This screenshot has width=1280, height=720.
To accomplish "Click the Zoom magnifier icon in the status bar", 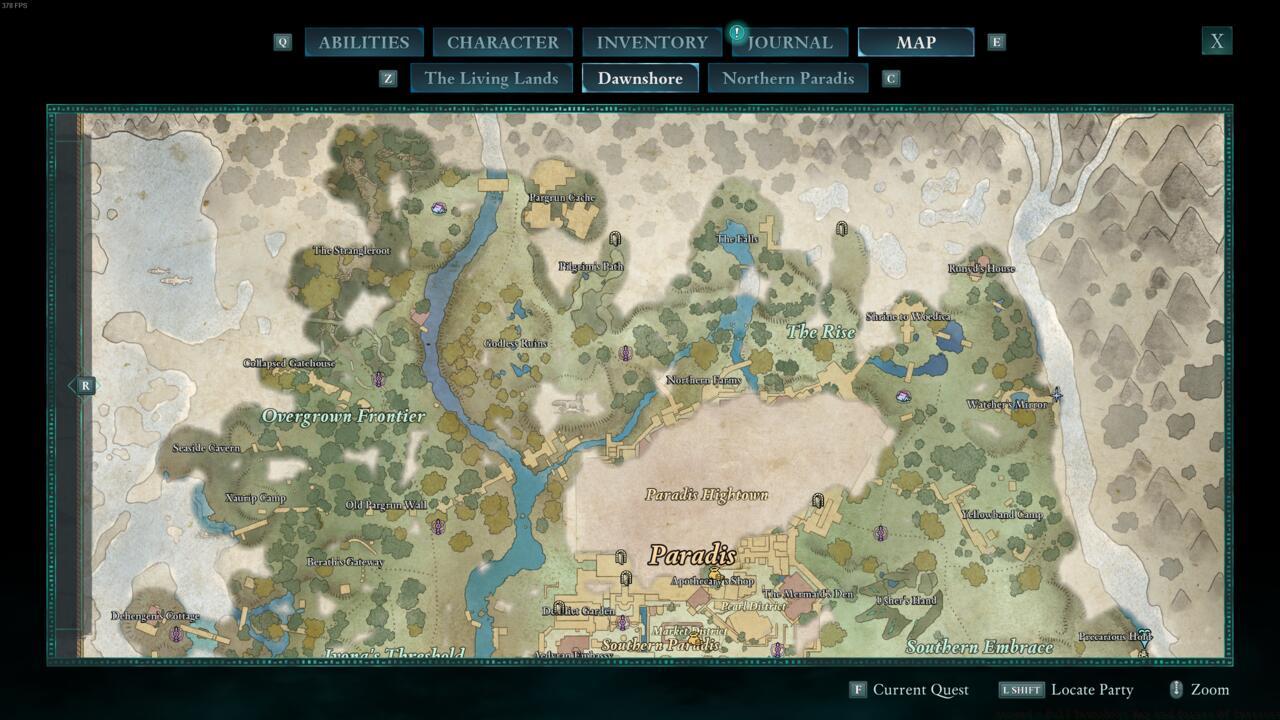I will coord(1176,689).
